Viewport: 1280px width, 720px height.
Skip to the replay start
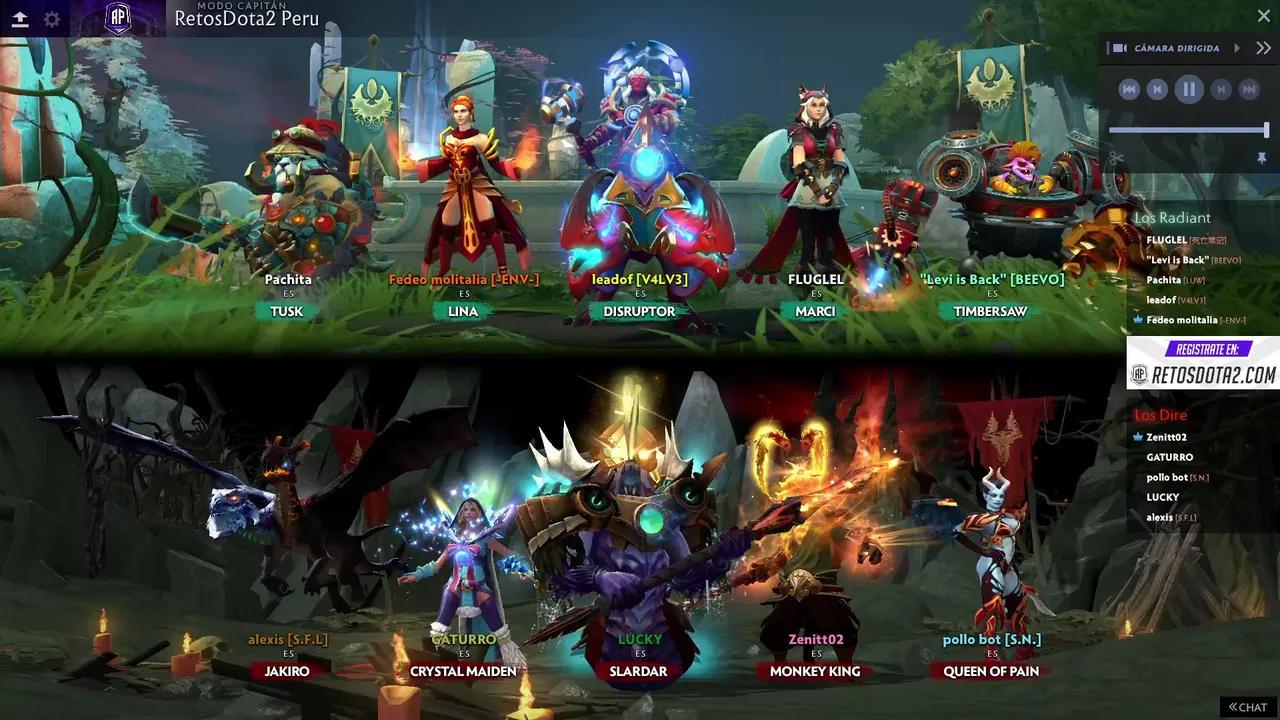point(1129,90)
